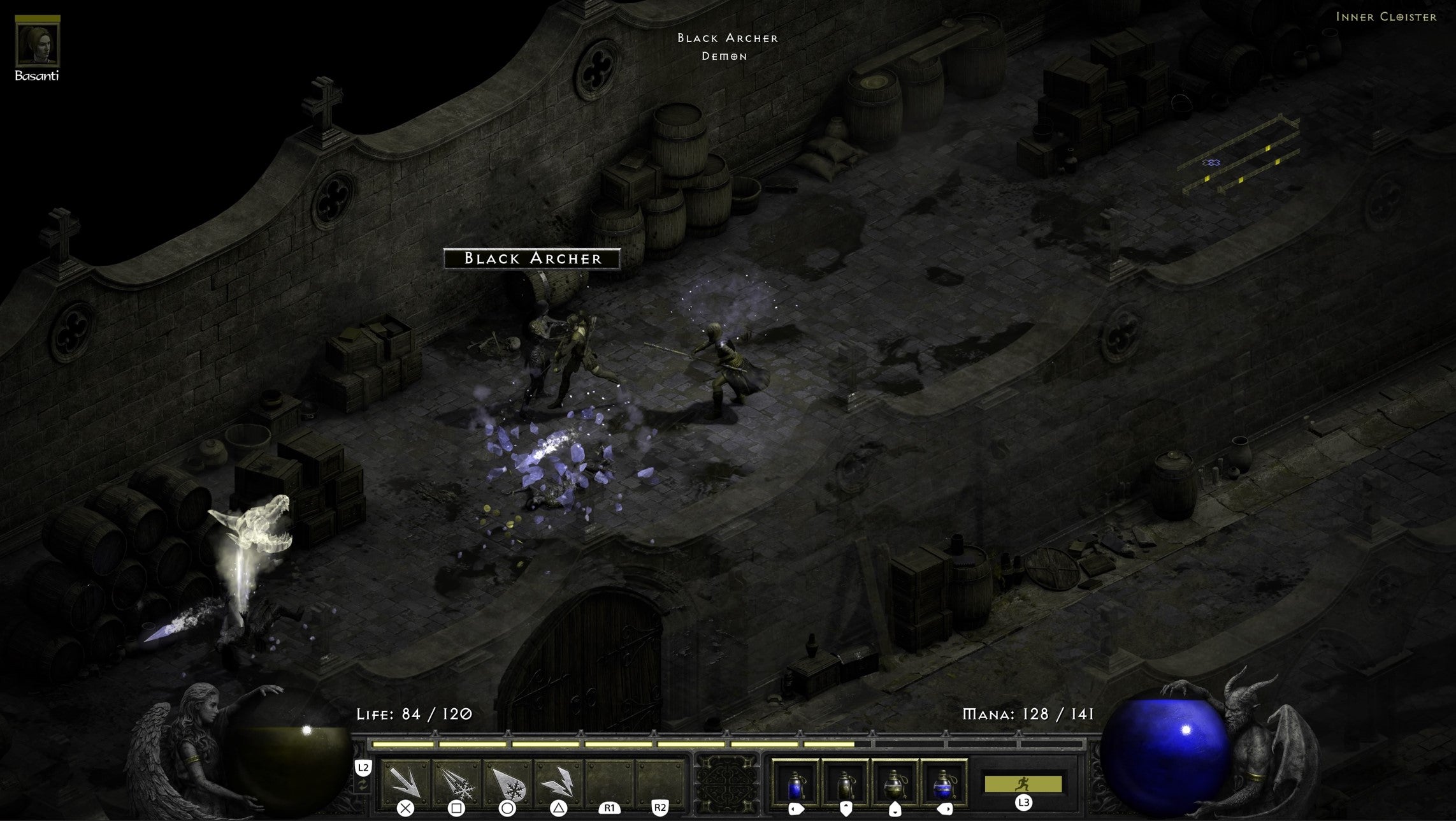
Task: Open the belt expander on first potion slot
Action: [x=796, y=808]
